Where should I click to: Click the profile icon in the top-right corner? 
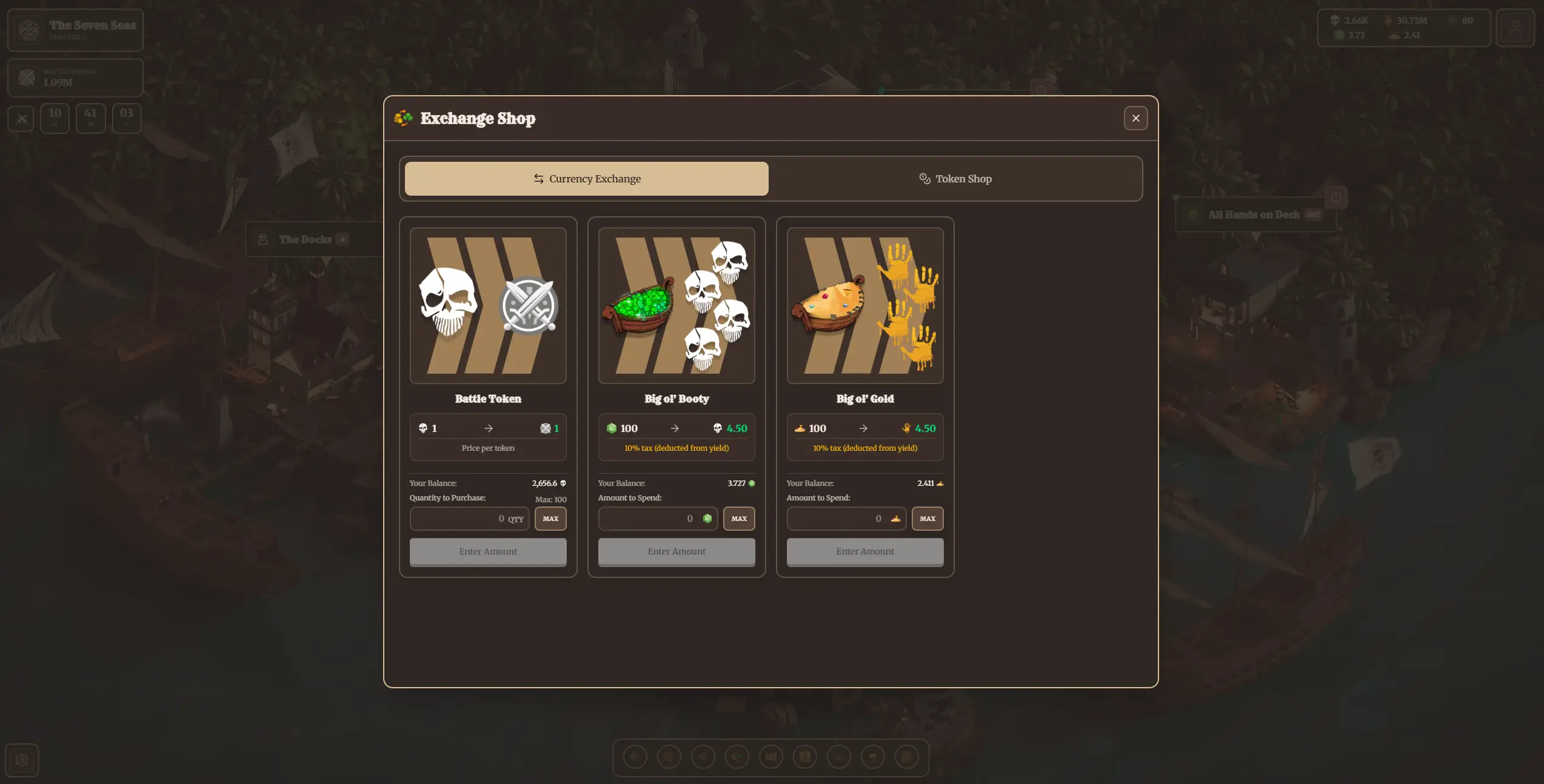tap(1516, 28)
